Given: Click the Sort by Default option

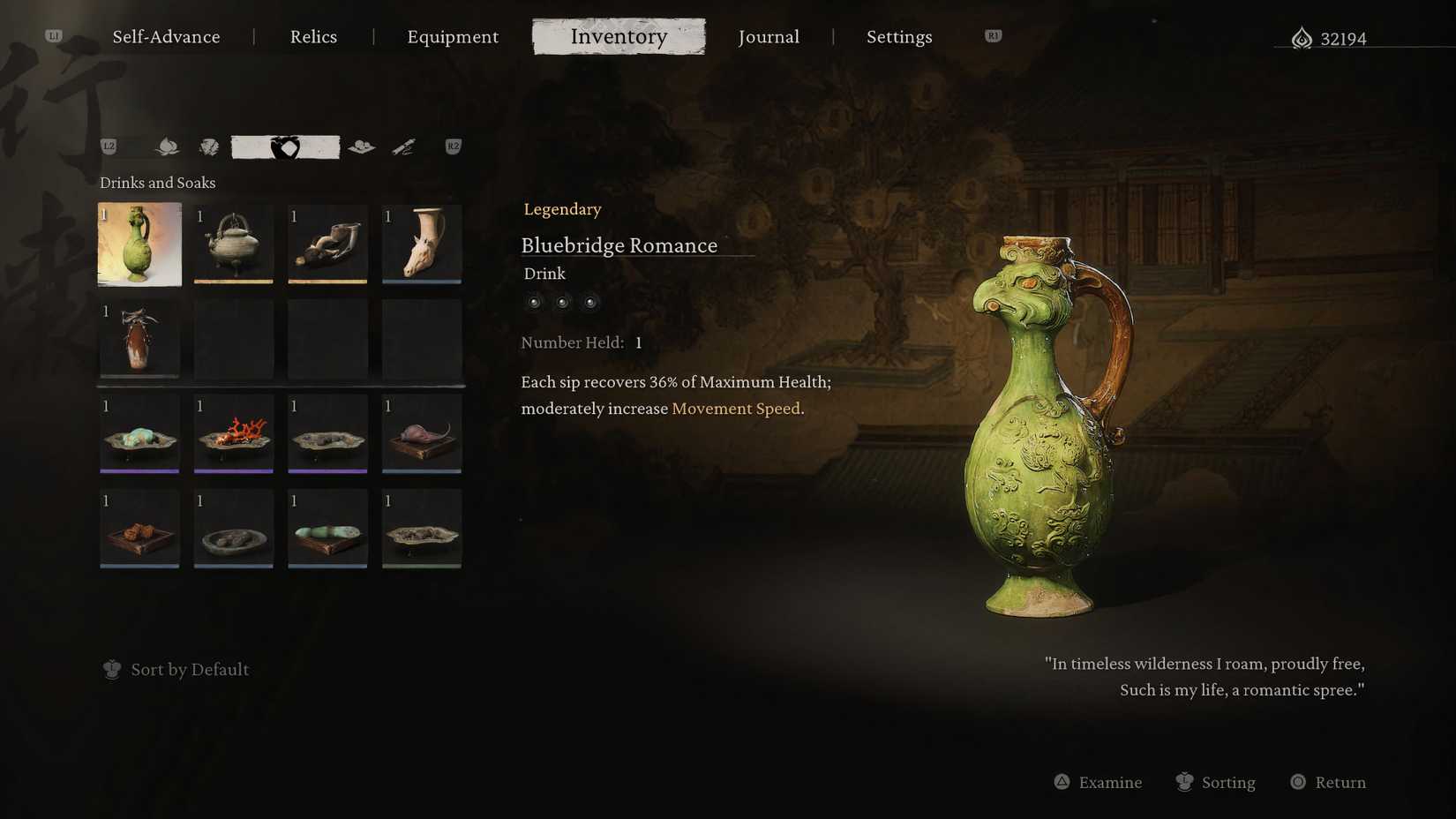Looking at the screenshot, I should tap(189, 670).
